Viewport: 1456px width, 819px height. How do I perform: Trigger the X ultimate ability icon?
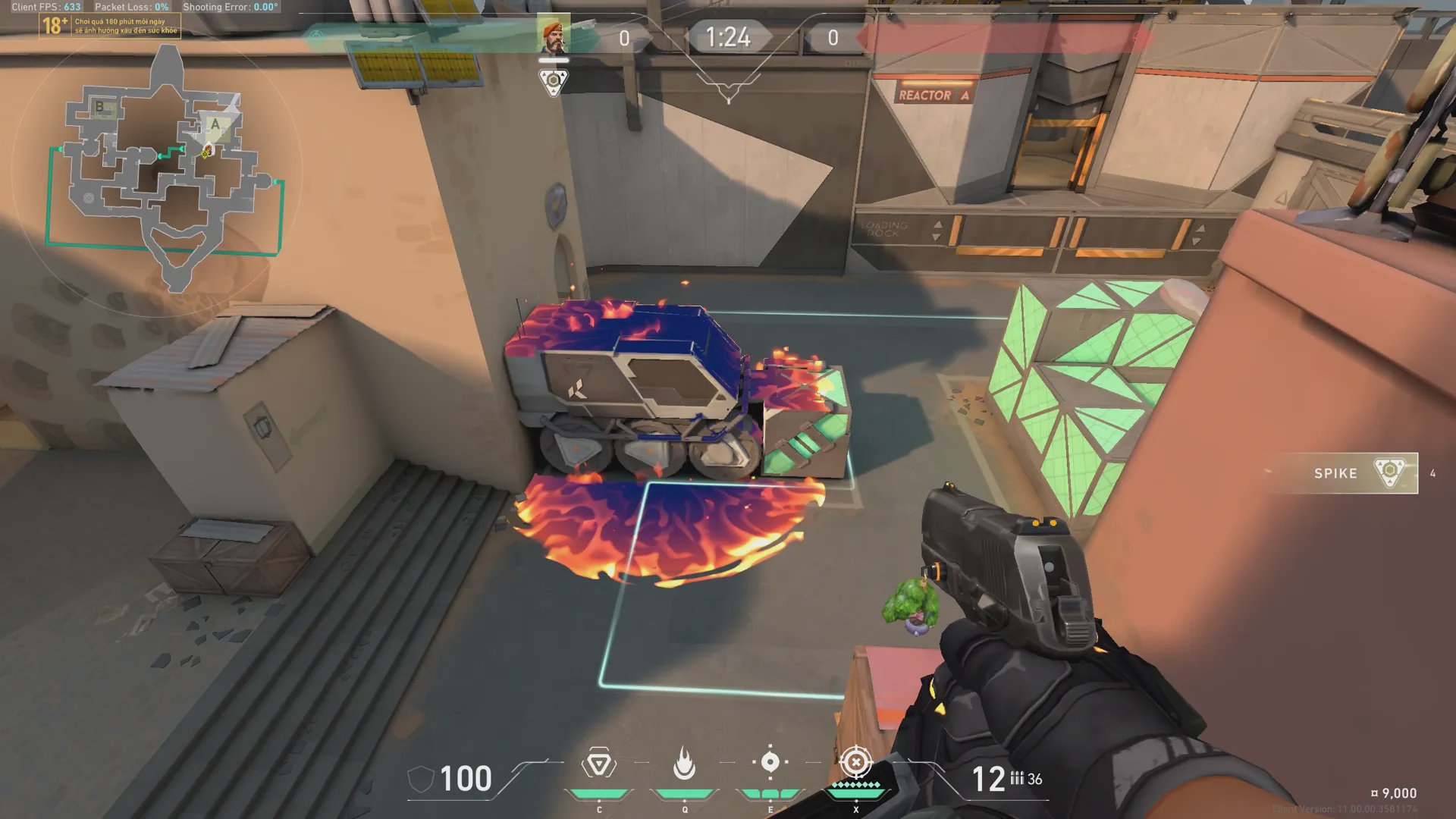(856, 761)
